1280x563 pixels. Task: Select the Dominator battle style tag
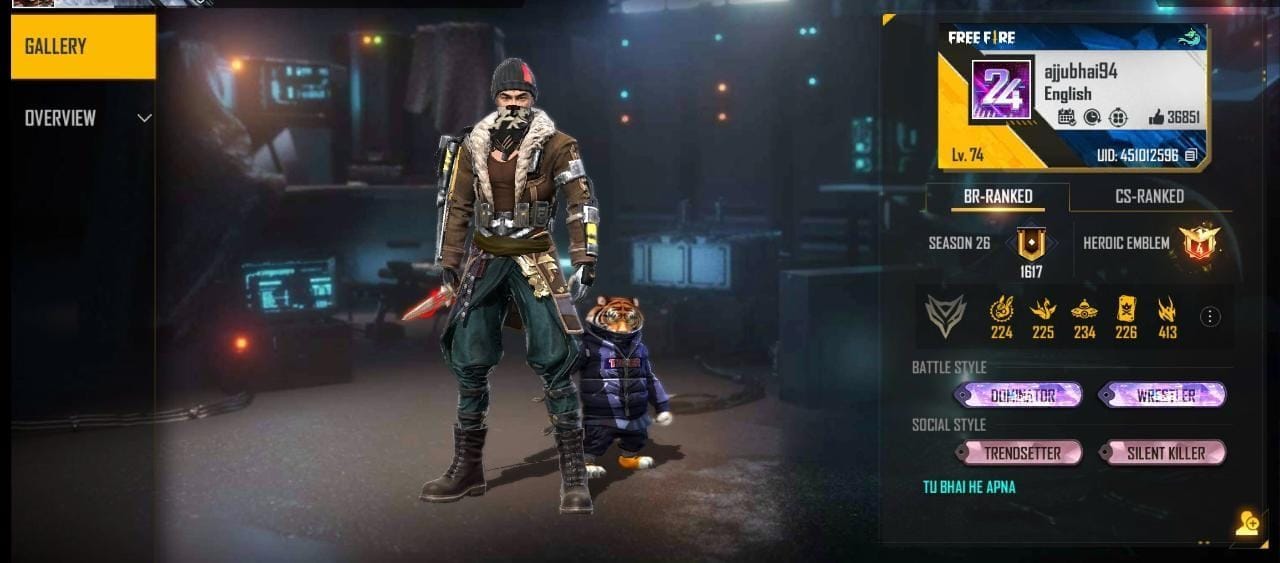(1018, 395)
